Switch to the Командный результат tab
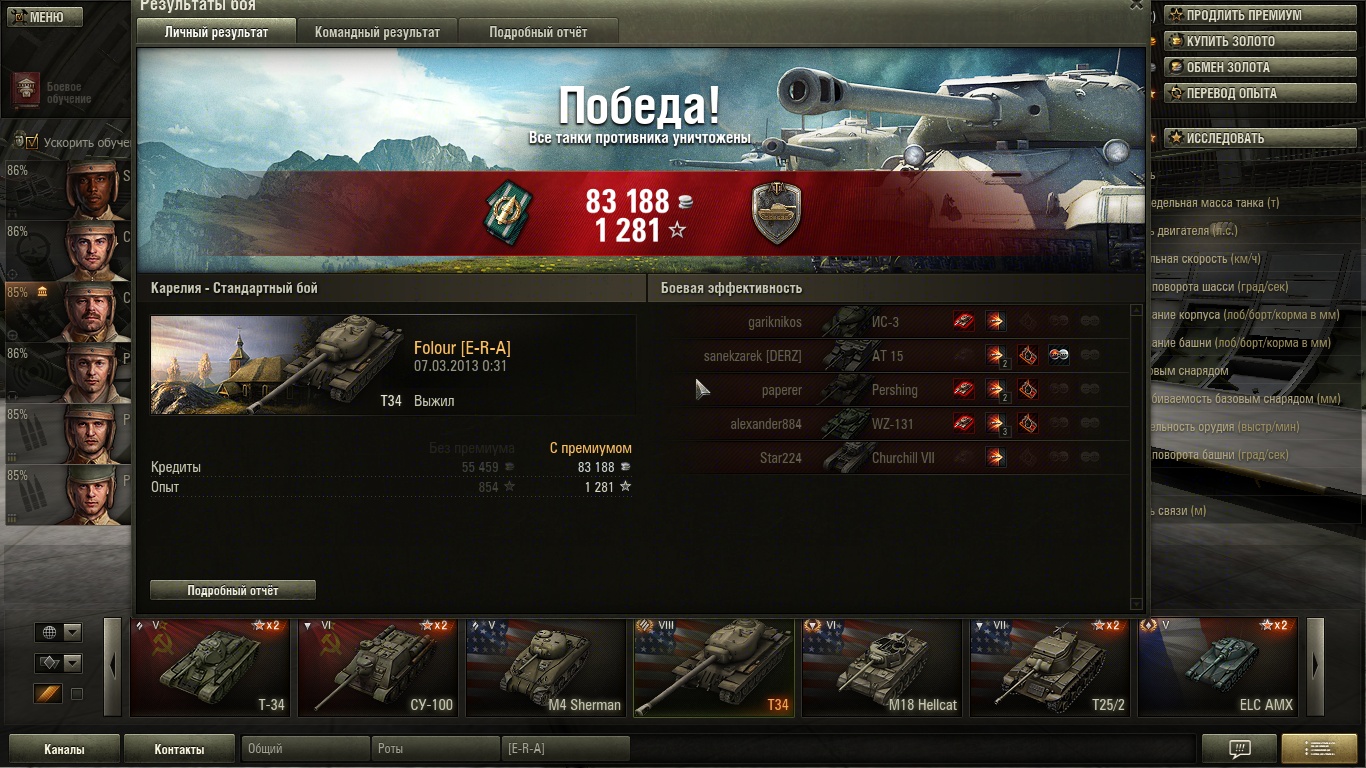The image size is (1366, 768). pos(377,32)
